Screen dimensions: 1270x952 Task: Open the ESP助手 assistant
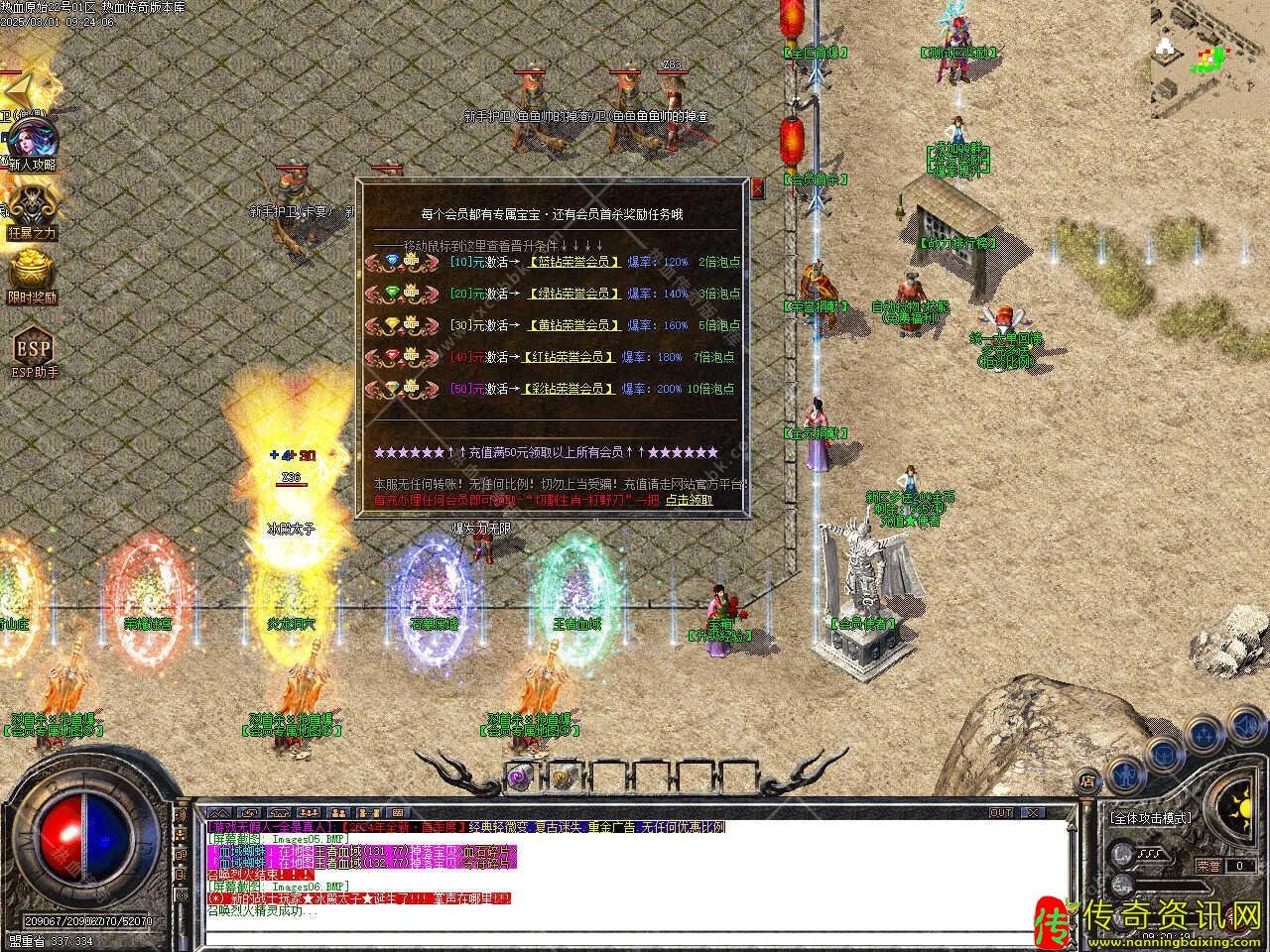point(33,351)
